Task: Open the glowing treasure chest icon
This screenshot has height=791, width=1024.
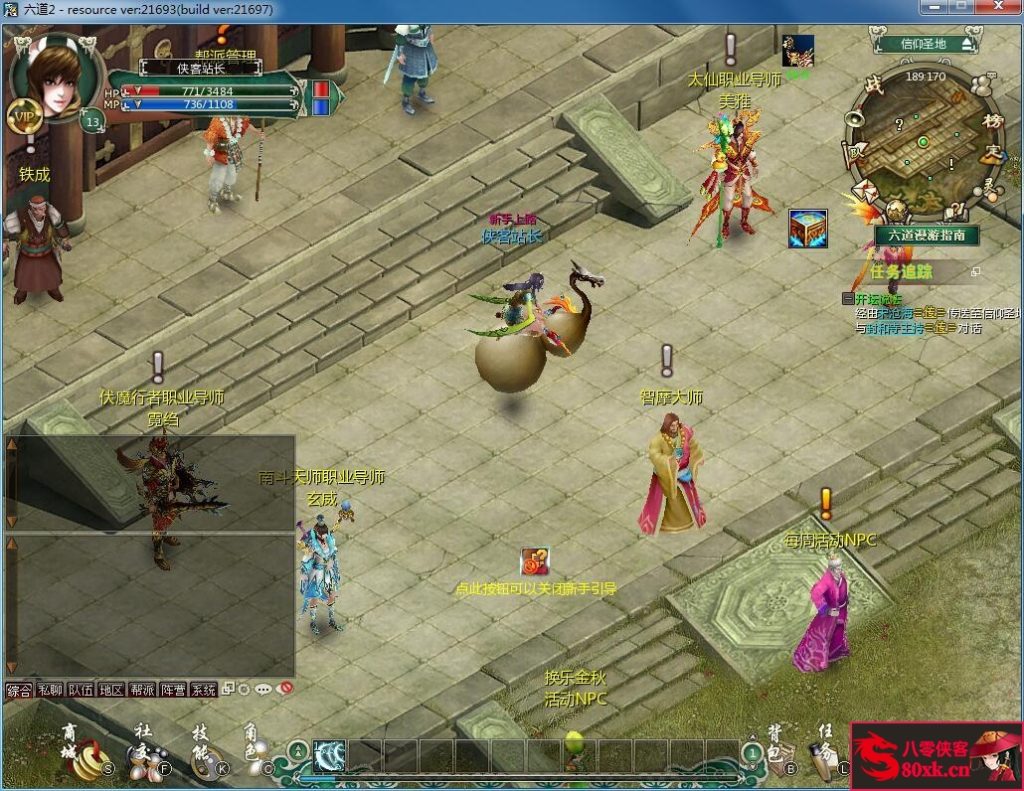Action: click(806, 229)
